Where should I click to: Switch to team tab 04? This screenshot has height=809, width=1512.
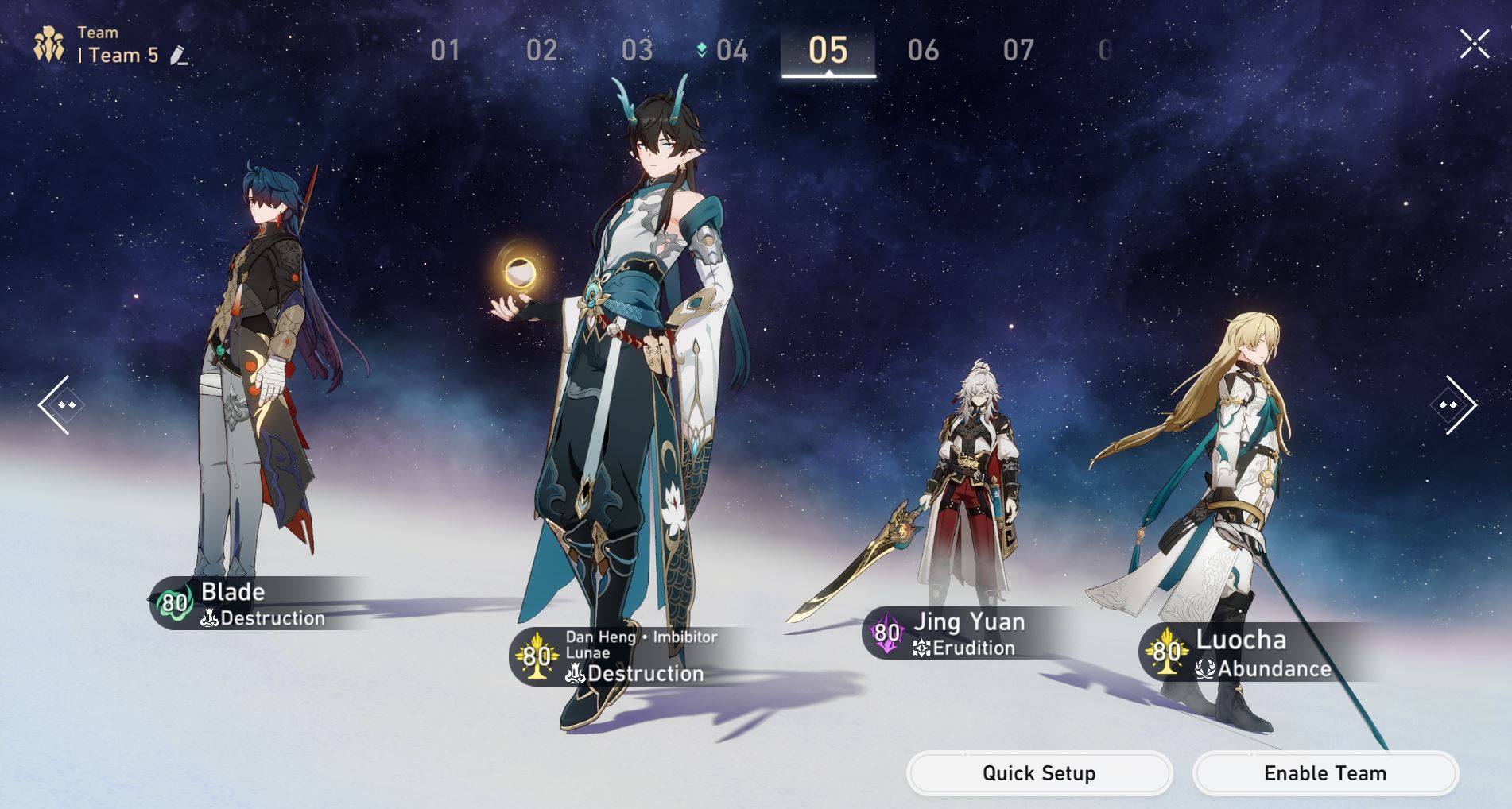(x=731, y=51)
